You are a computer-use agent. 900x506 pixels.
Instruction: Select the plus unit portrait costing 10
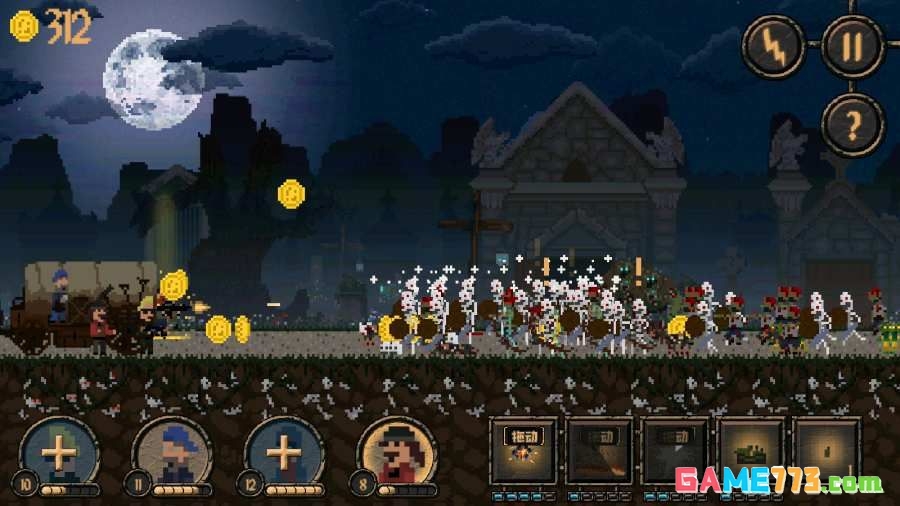(x=59, y=454)
